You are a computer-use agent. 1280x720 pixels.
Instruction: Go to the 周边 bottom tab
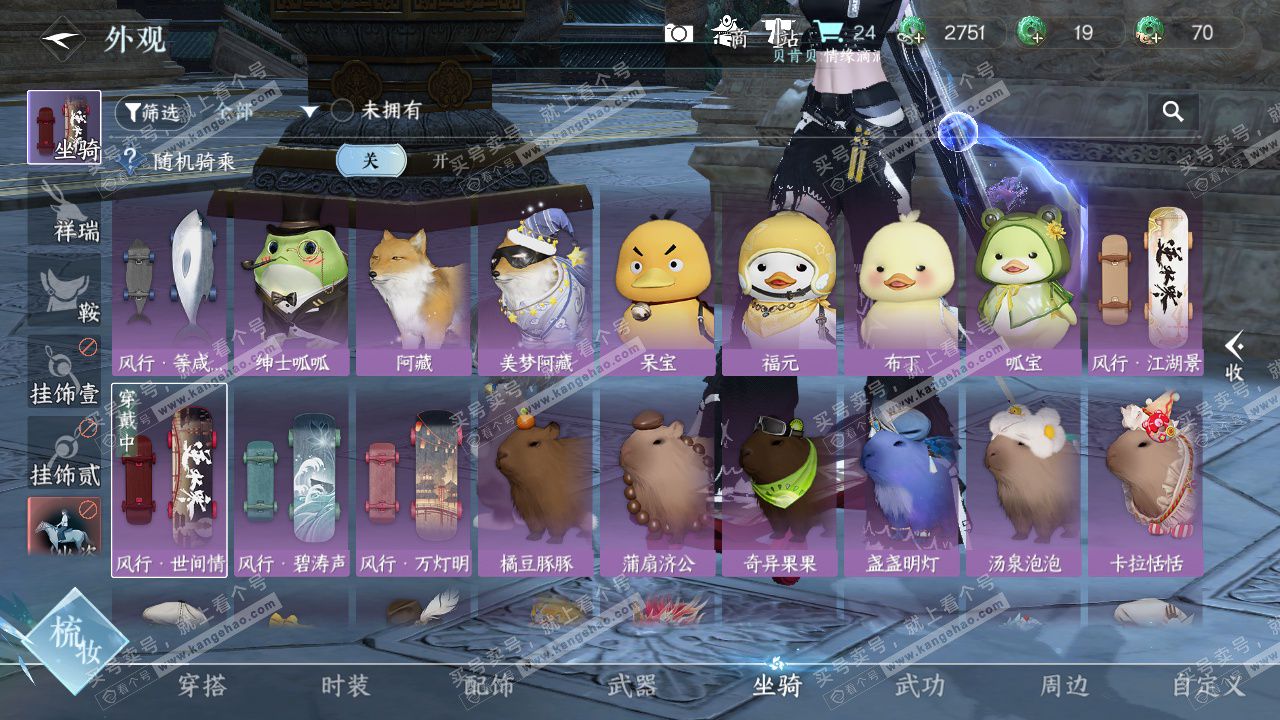point(1064,686)
